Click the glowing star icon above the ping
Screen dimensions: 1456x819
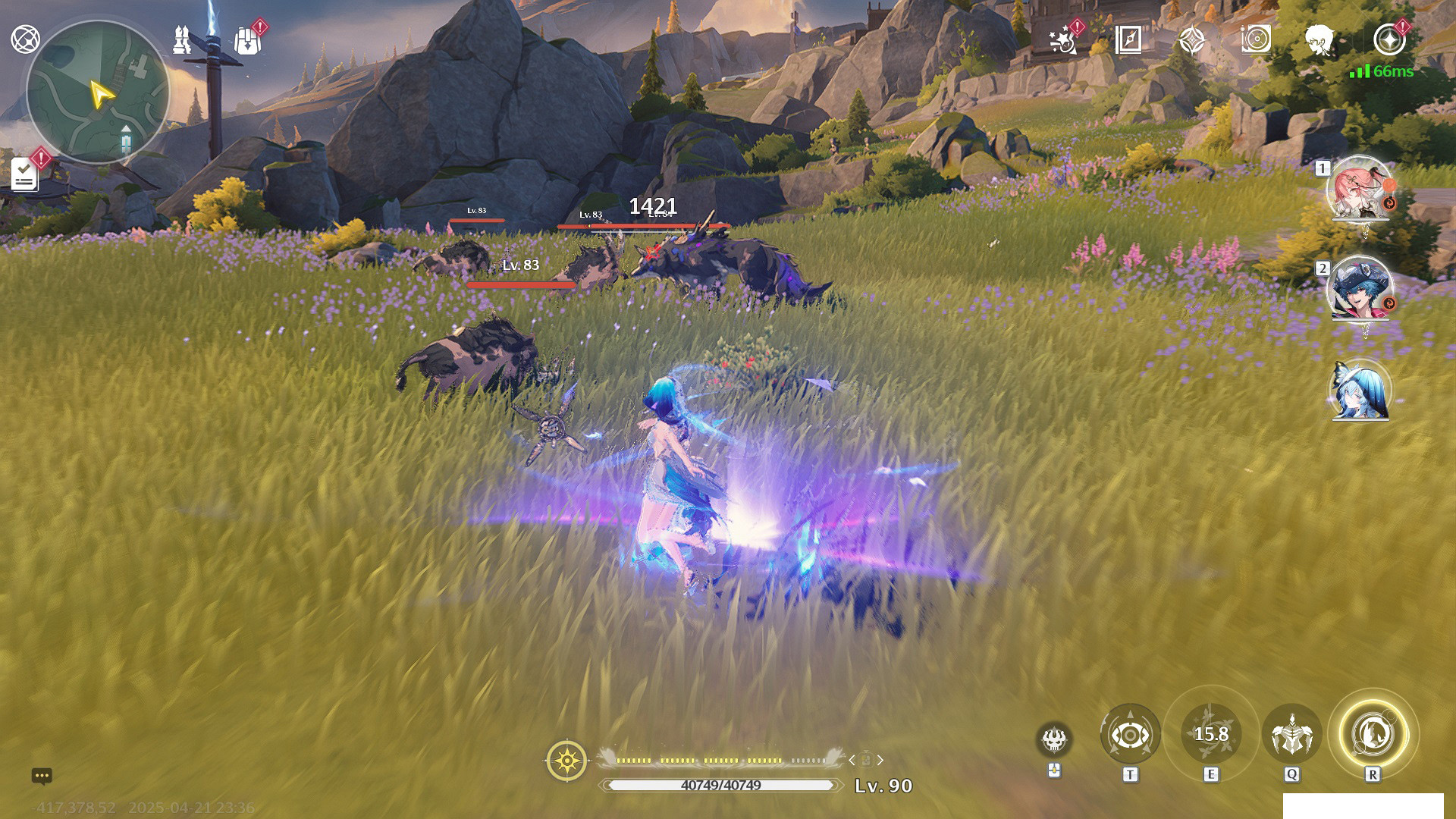point(1389,39)
